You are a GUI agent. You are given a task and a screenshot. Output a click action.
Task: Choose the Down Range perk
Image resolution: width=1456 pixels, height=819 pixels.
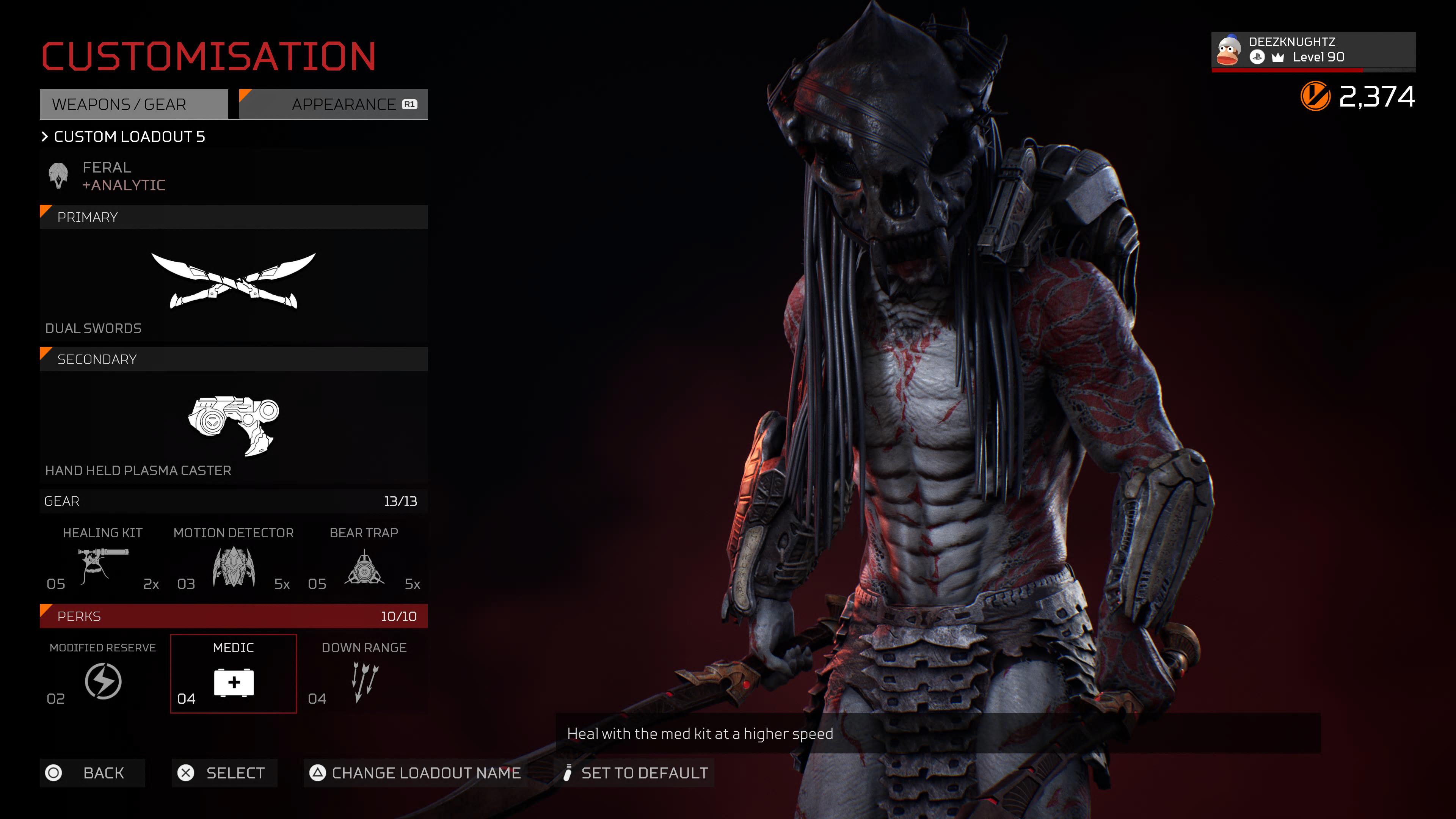(364, 674)
